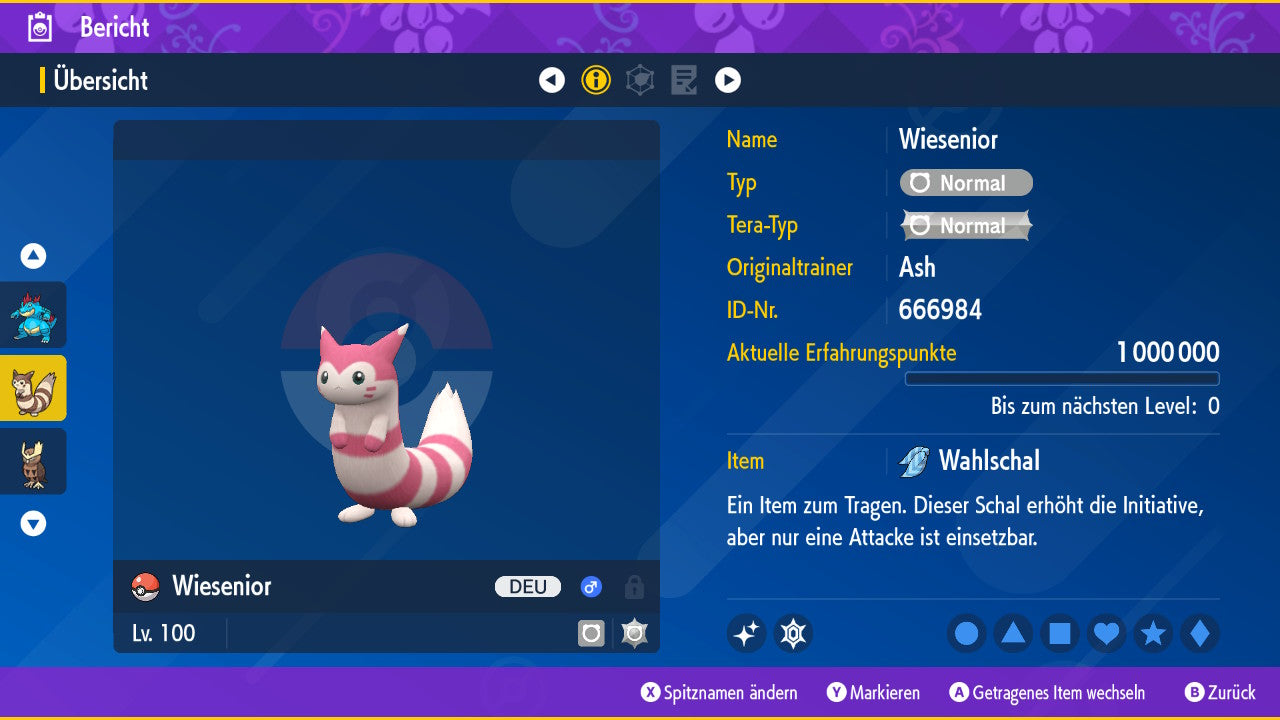
Task: Toggle the diamond marking
Action: [x=1199, y=633]
